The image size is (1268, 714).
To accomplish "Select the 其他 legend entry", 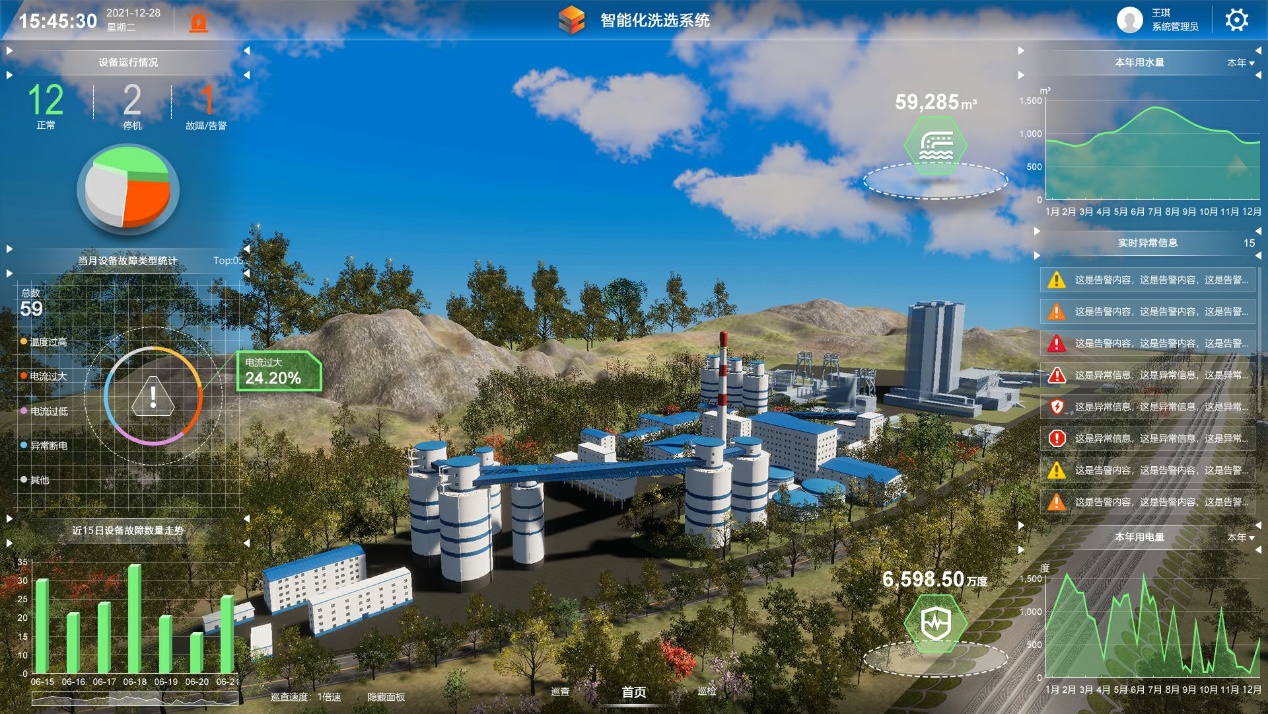I will 40,480.
